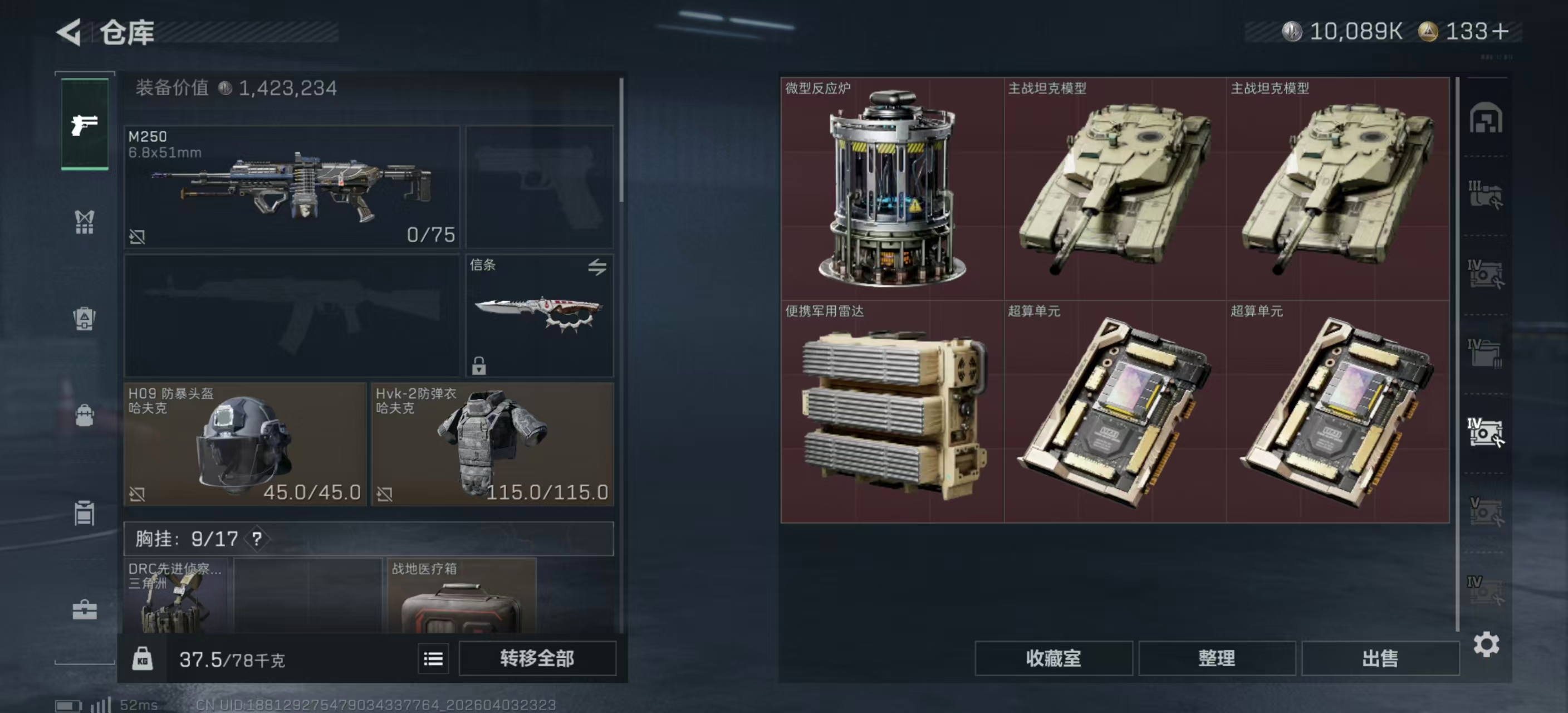This screenshot has width=1568, height=713.
Task: Select the M250 machine gun slot
Action: point(292,186)
